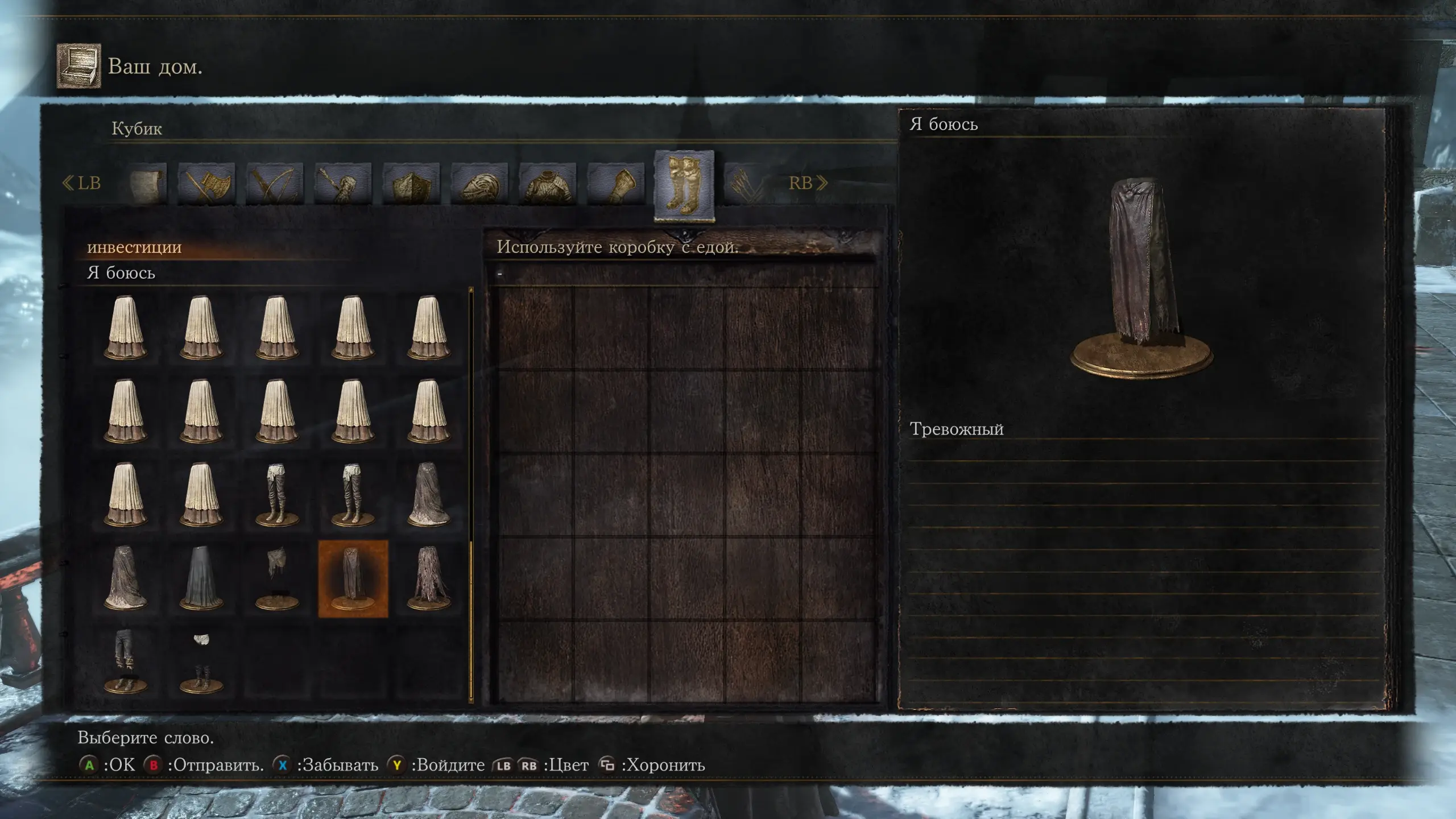Choose the staff and catalyst tab
This screenshot has height=819, width=1456.
[x=342, y=184]
